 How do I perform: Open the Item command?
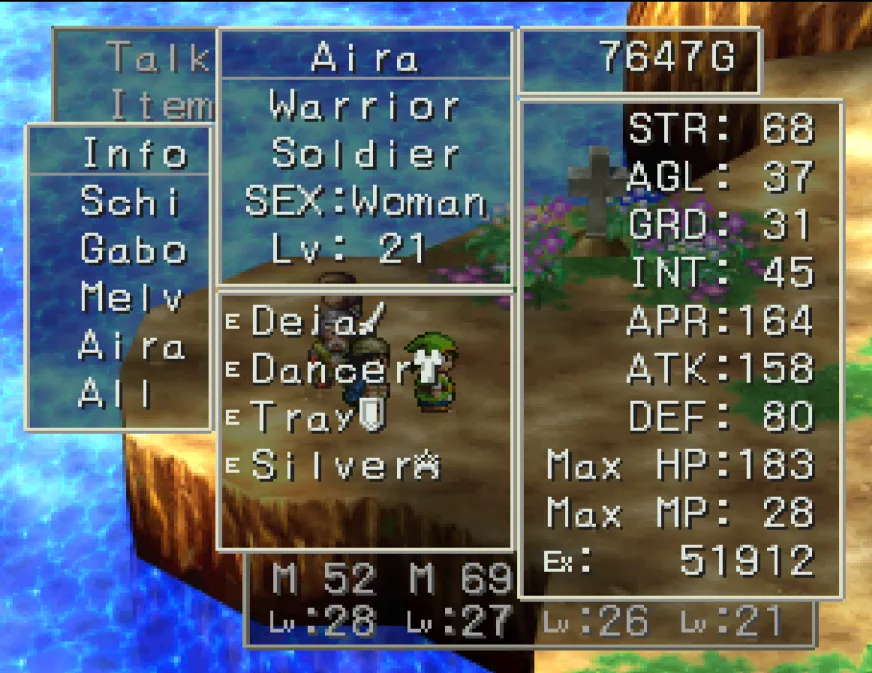point(160,105)
